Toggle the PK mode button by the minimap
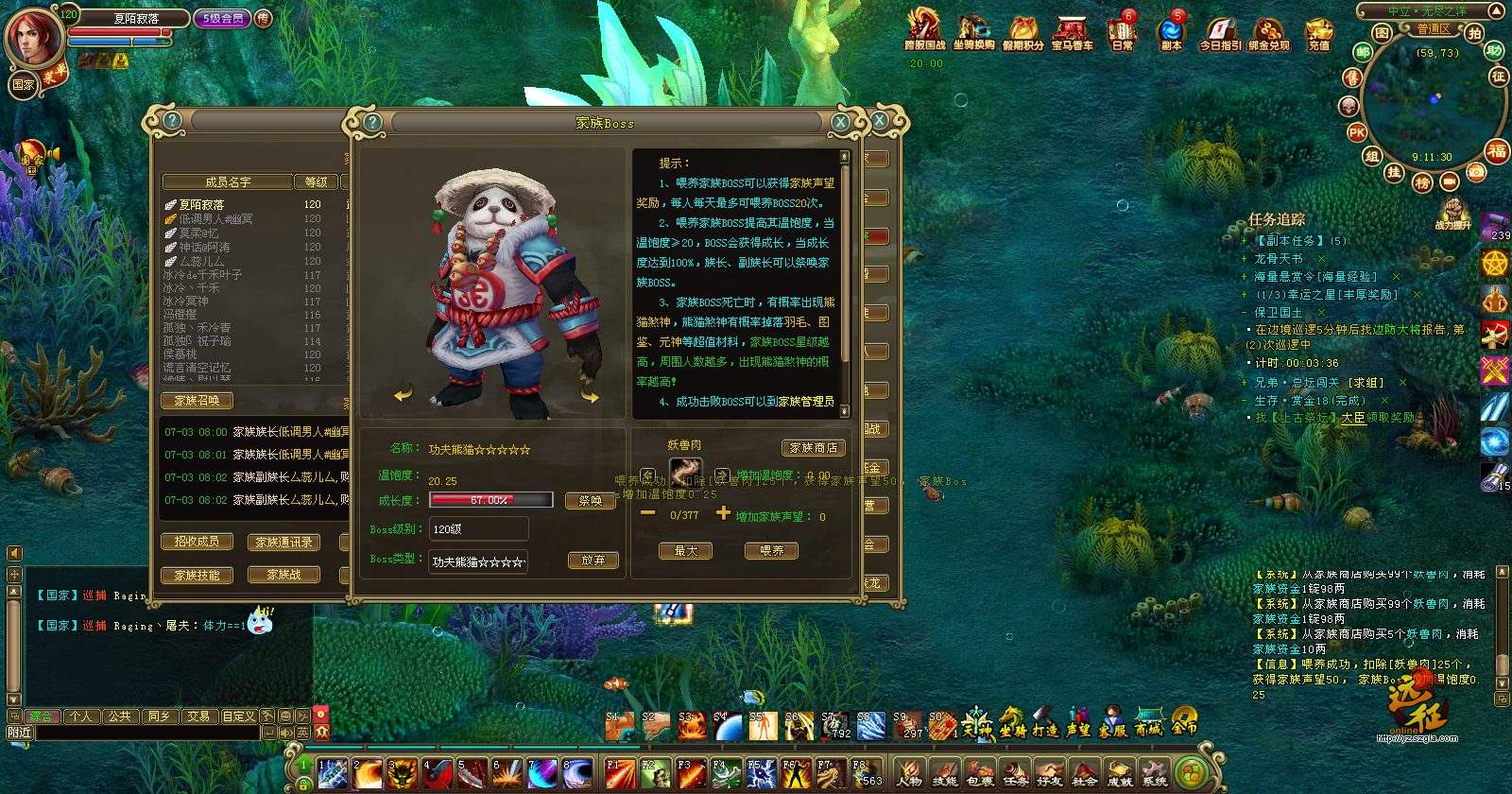The image size is (1512, 794). pyautogui.click(x=1357, y=133)
